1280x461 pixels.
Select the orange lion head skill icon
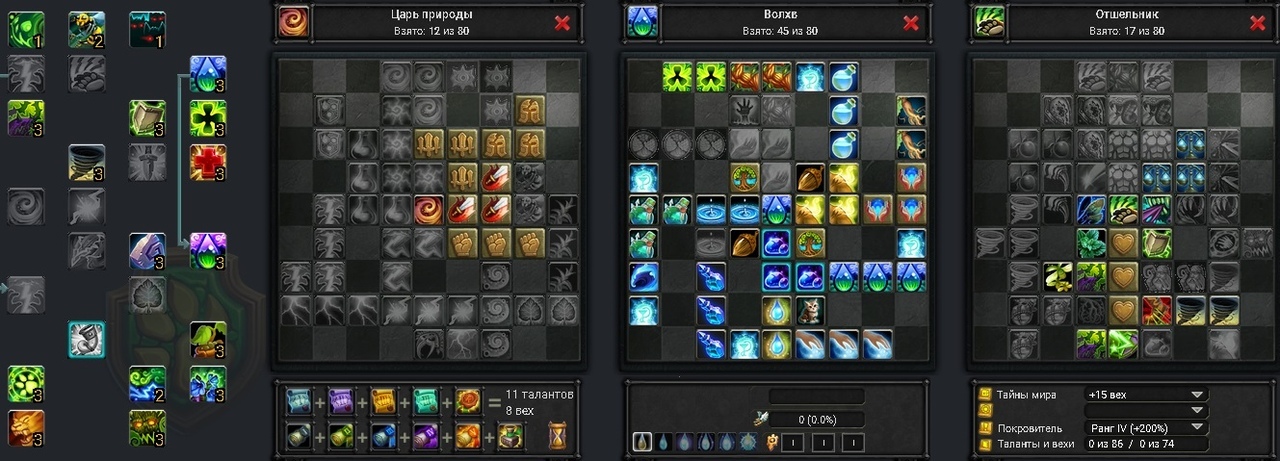tap(25, 428)
